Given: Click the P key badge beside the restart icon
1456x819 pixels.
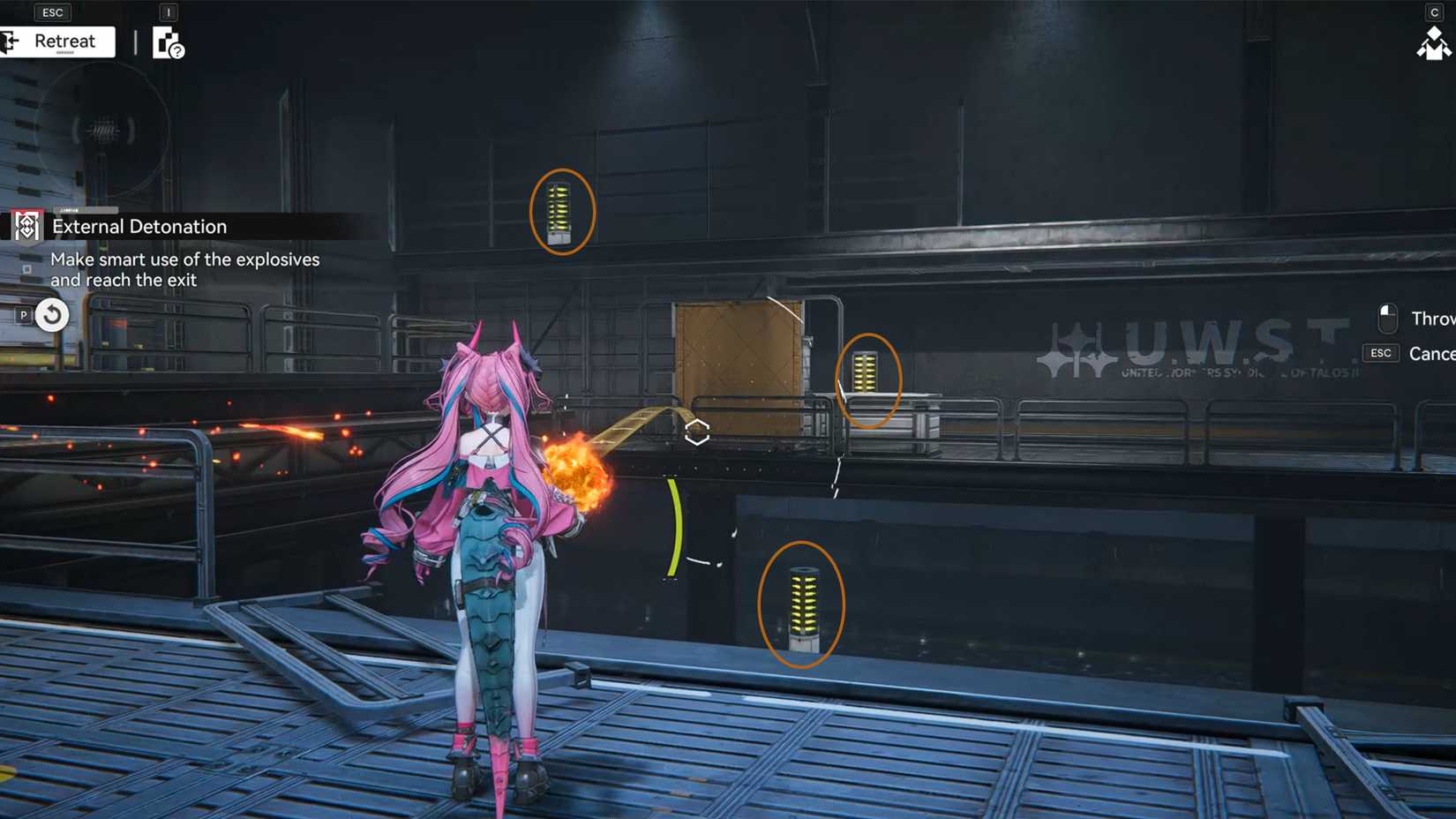Looking at the screenshot, I should (x=22, y=315).
